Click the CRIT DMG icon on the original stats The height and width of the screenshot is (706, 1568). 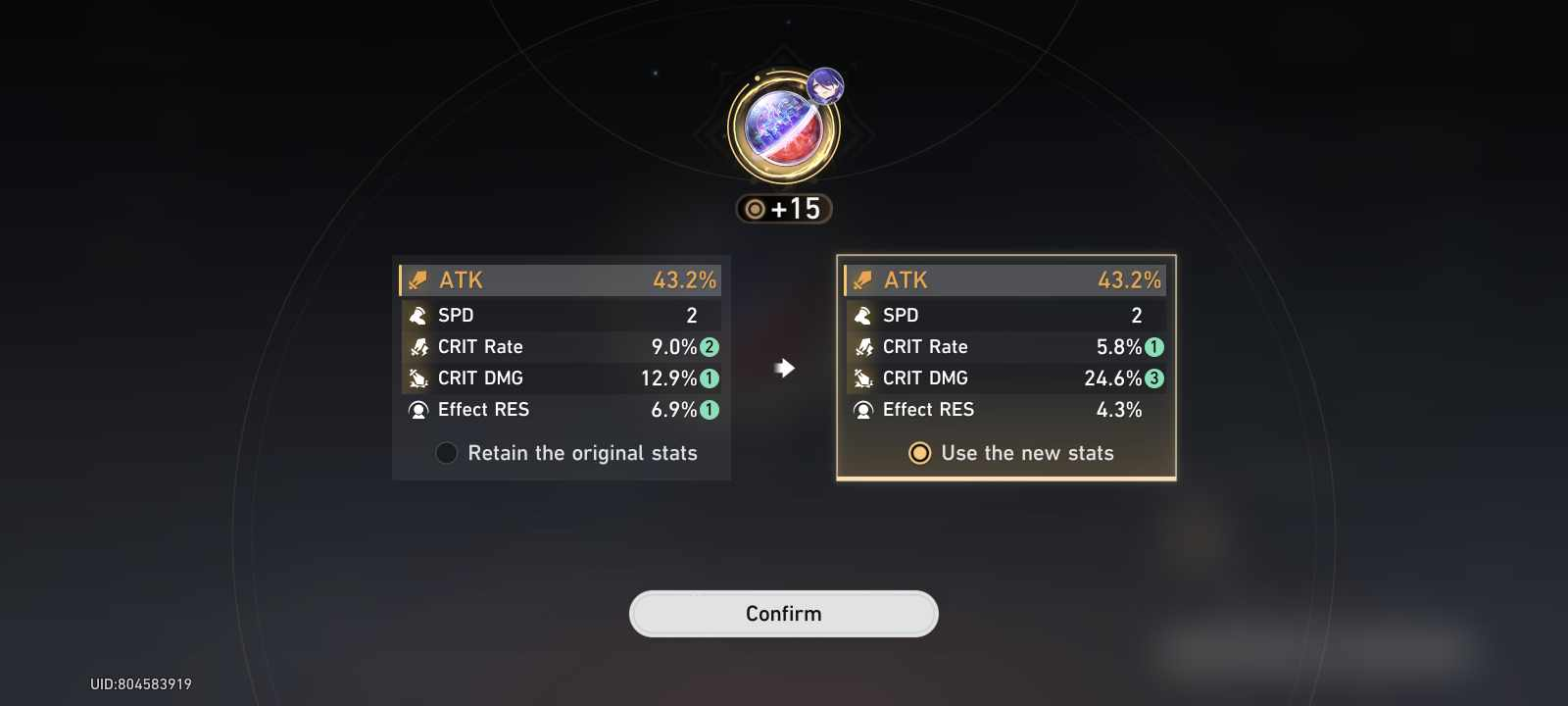[x=417, y=378]
